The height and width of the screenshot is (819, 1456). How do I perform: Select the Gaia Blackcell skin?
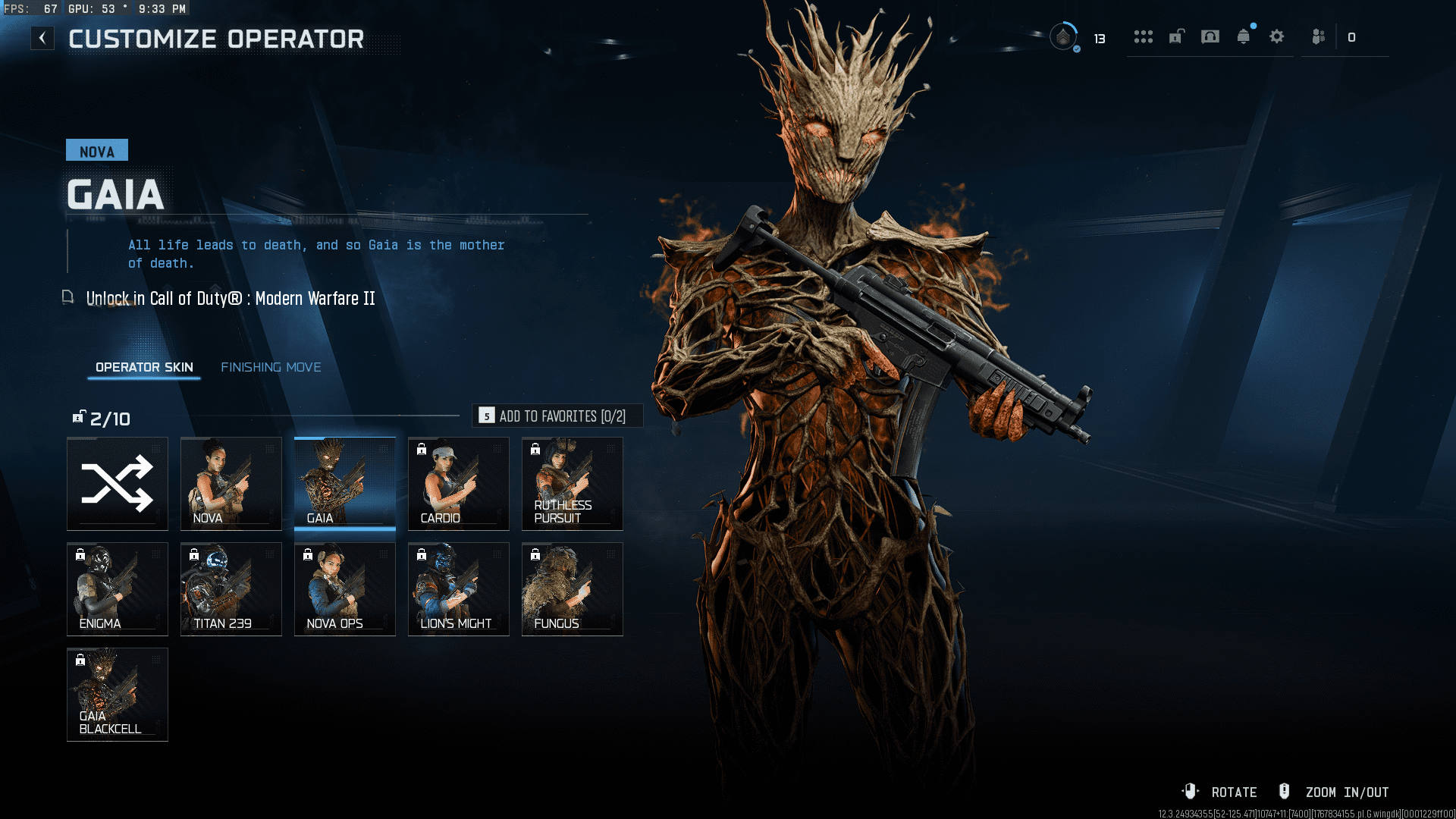pos(118,694)
